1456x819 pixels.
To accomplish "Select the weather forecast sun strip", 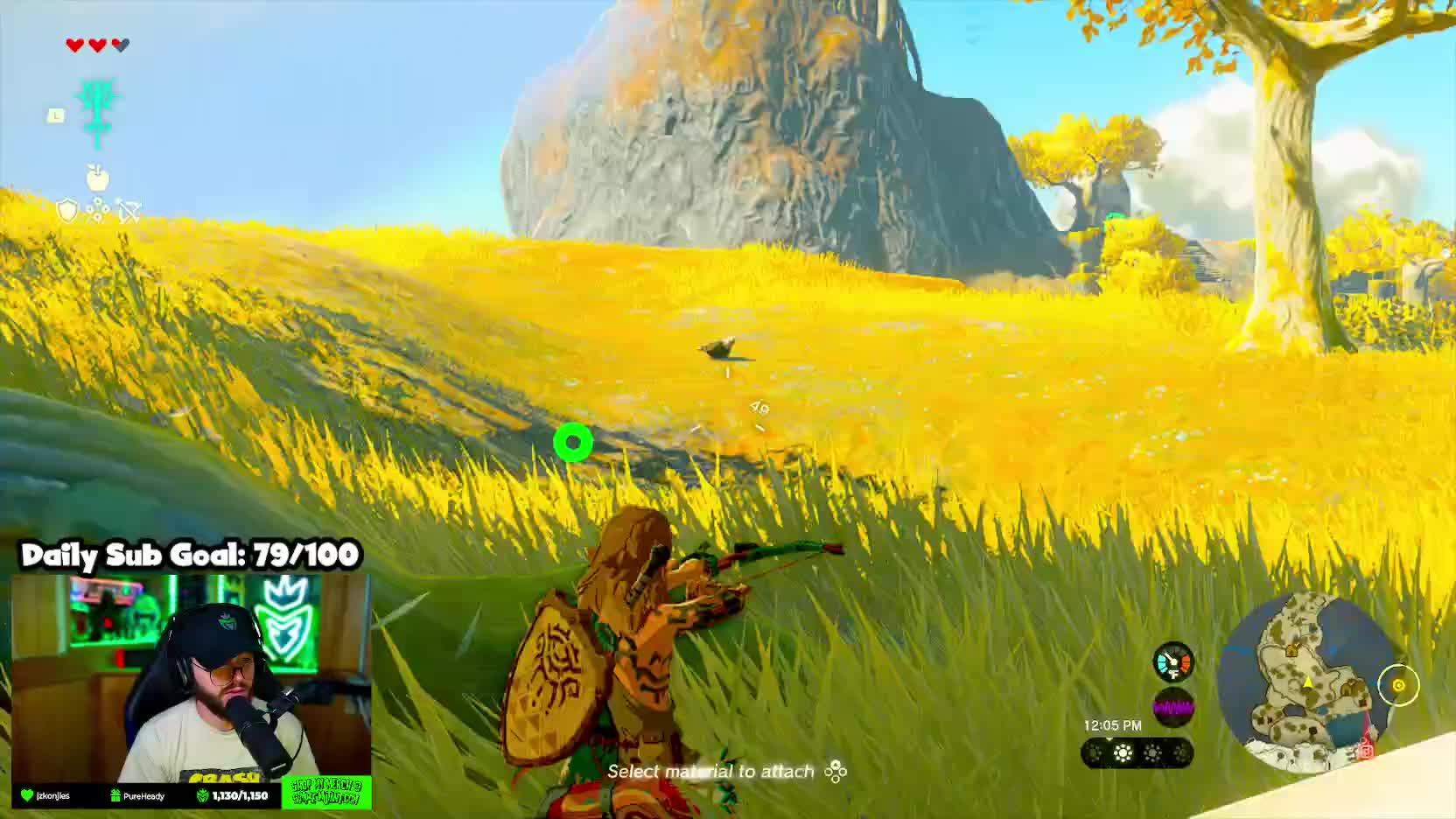I will click(x=1137, y=752).
